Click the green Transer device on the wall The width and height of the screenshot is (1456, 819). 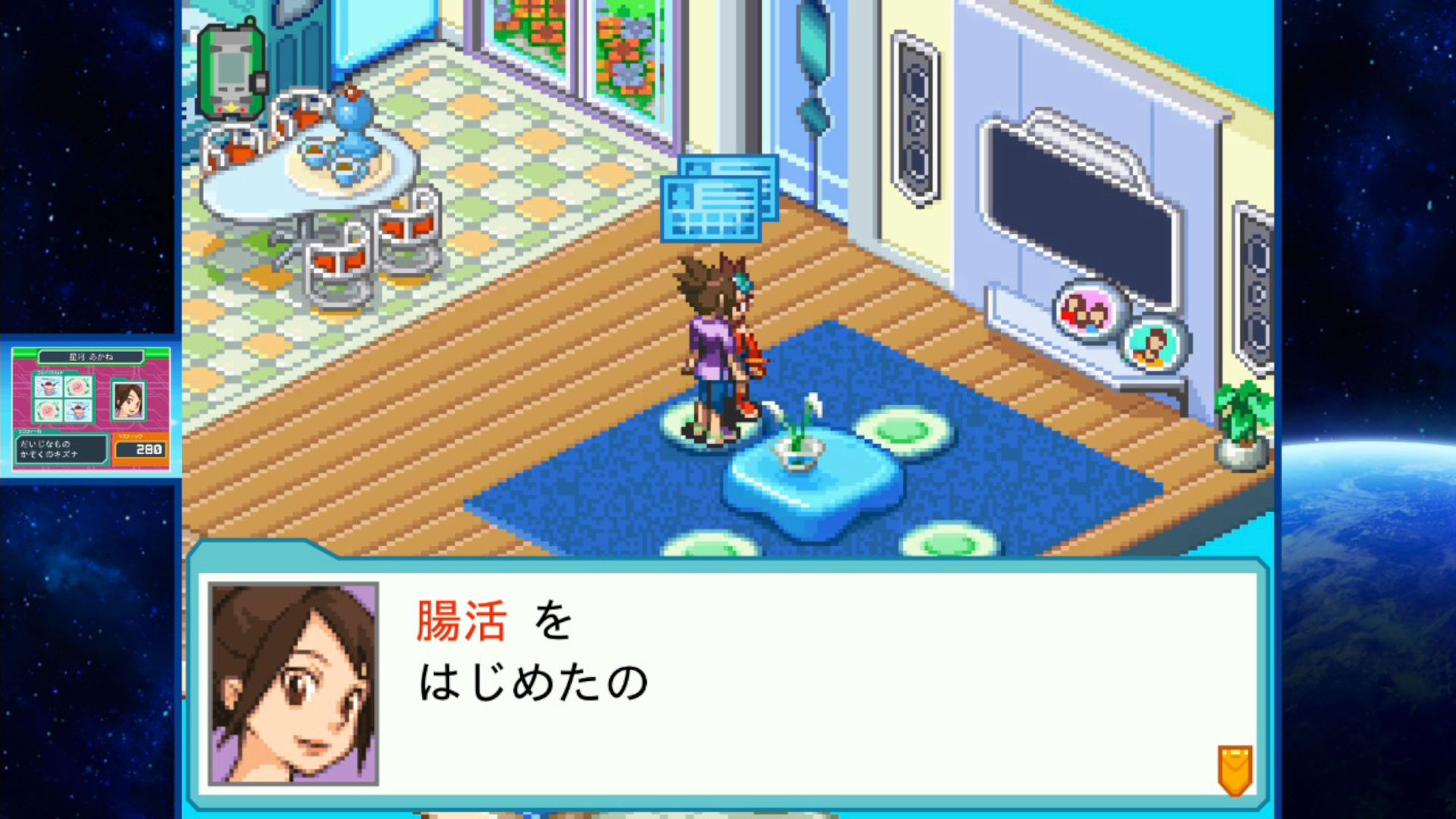[x=233, y=64]
